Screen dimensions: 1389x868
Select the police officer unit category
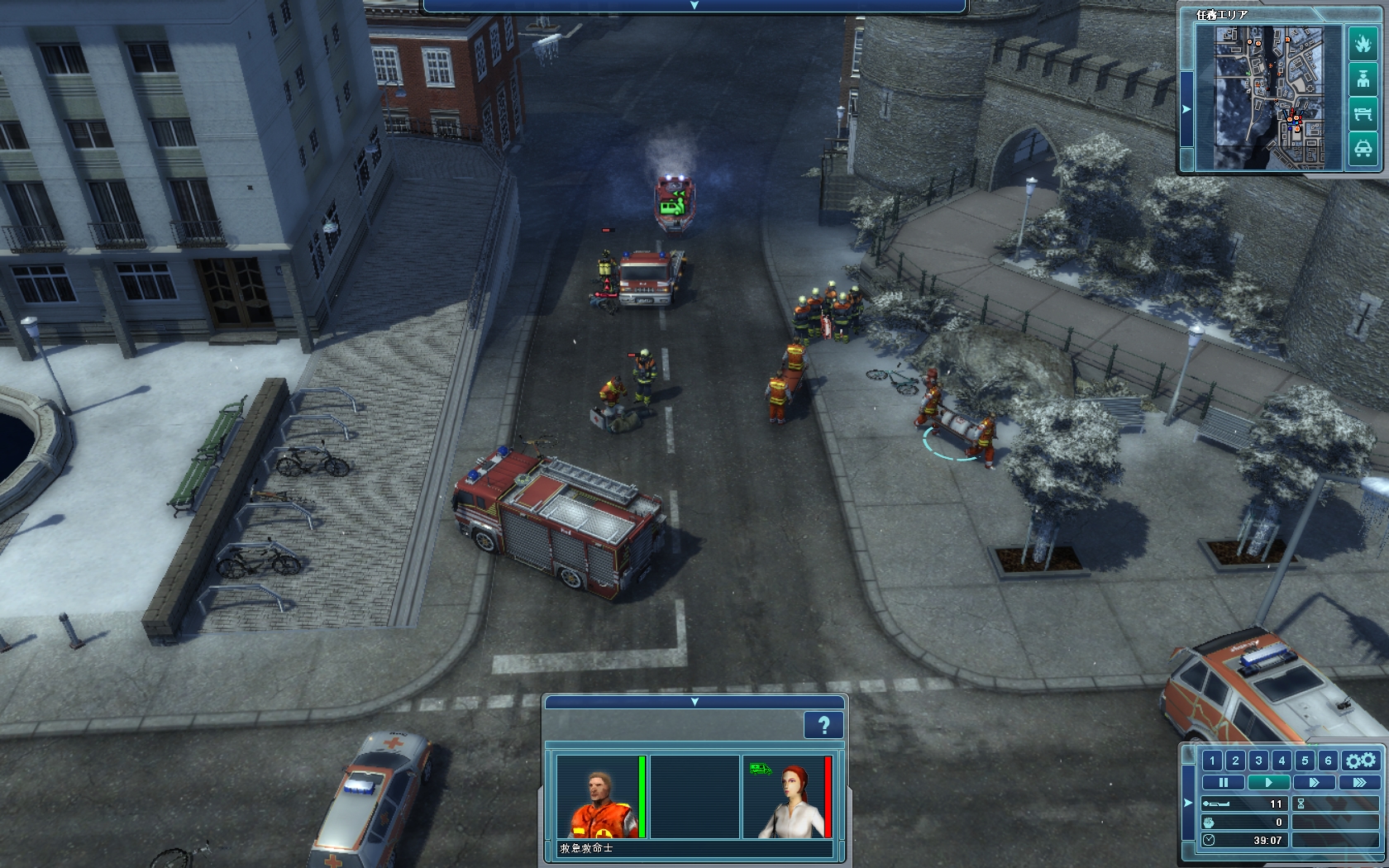(1363, 79)
